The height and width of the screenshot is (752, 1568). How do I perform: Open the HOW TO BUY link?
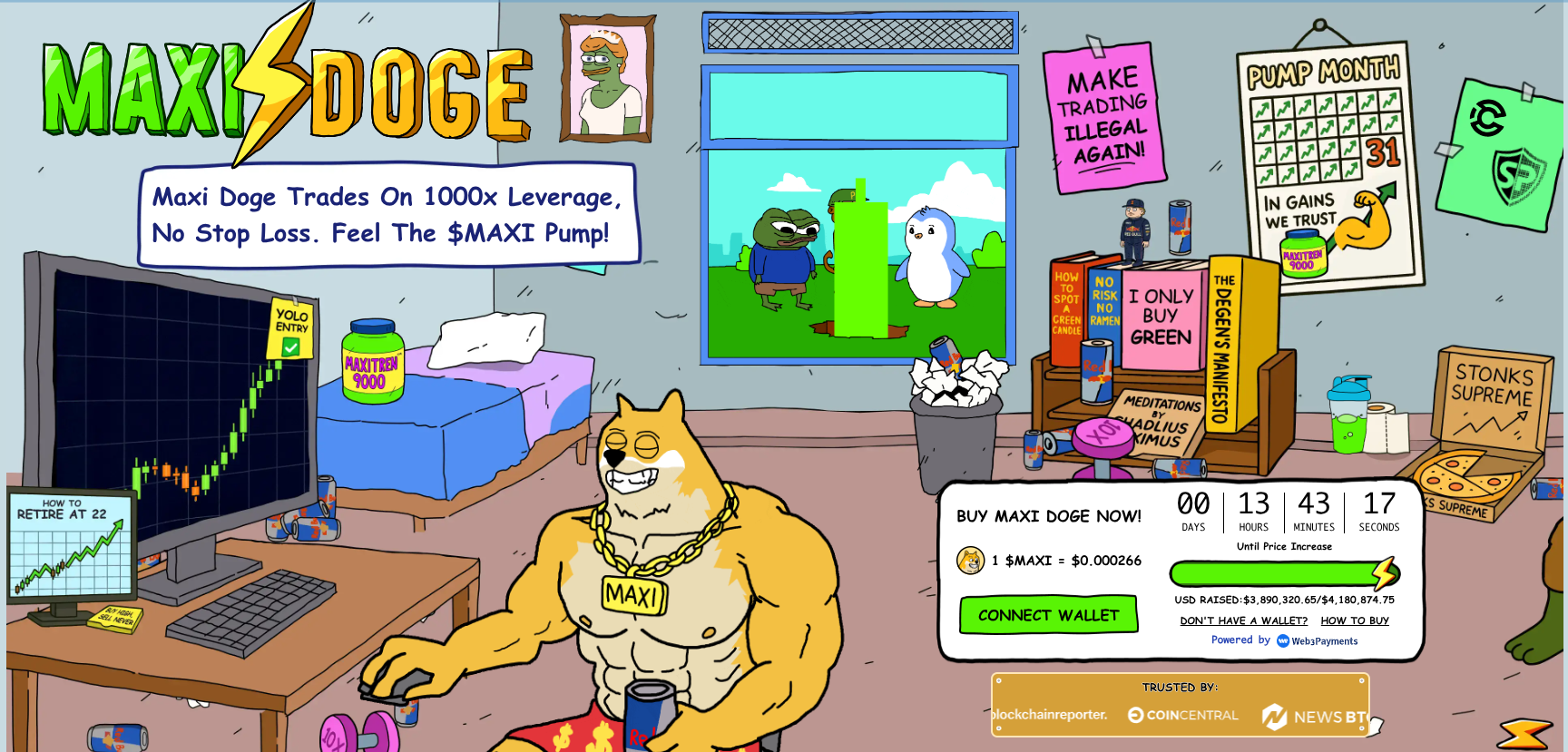(1355, 621)
